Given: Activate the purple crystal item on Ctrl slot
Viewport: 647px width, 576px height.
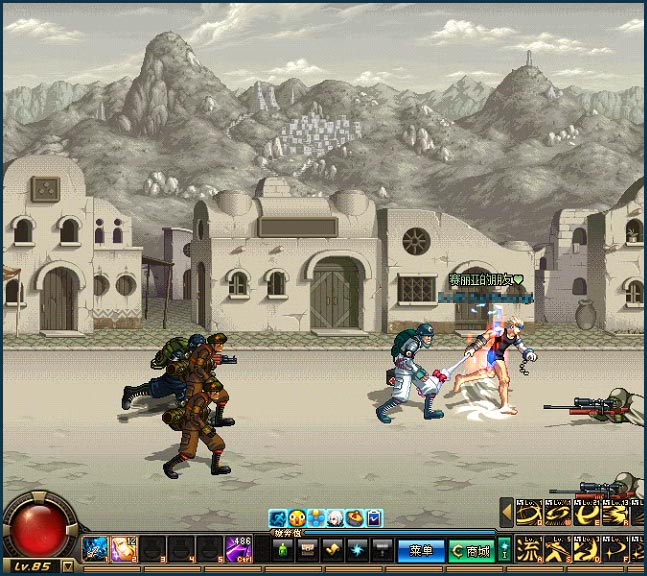Looking at the screenshot, I should click(x=238, y=548).
